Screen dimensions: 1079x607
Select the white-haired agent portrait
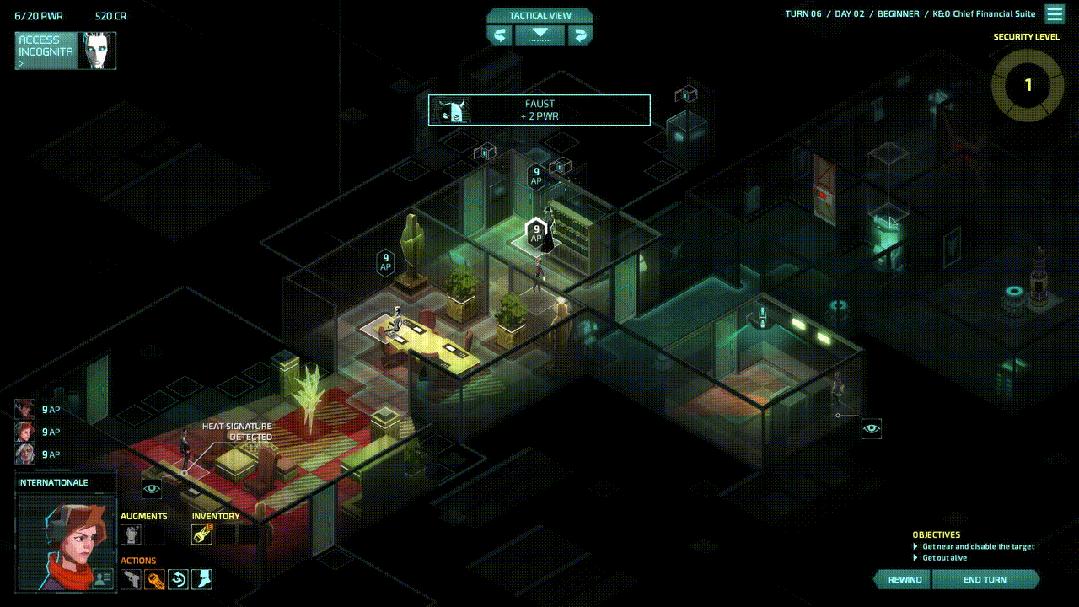tap(25, 454)
